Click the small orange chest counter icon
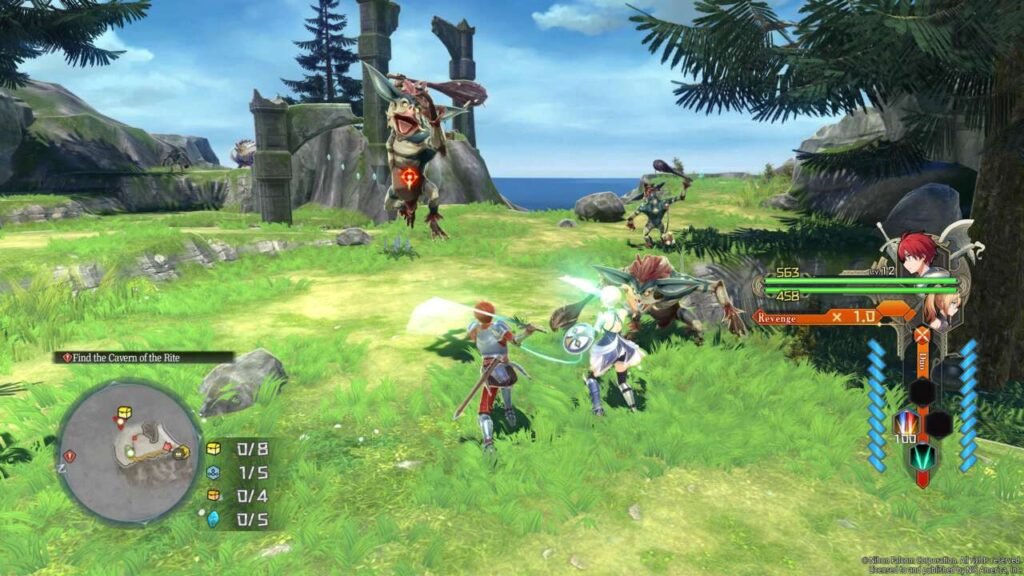Image resolution: width=1024 pixels, height=576 pixels. tap(213, 495)
